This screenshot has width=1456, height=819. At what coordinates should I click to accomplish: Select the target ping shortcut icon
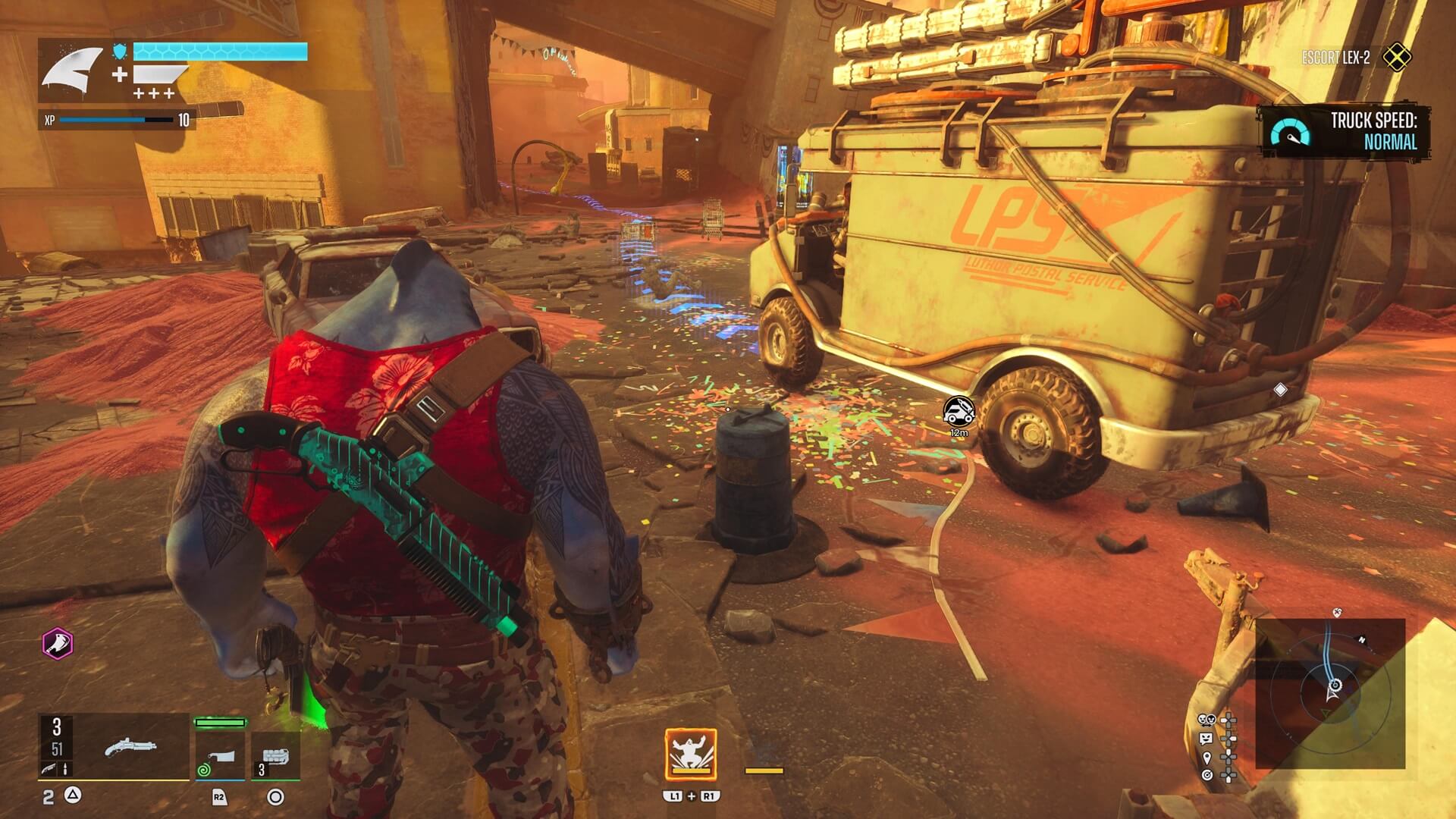1206,775
